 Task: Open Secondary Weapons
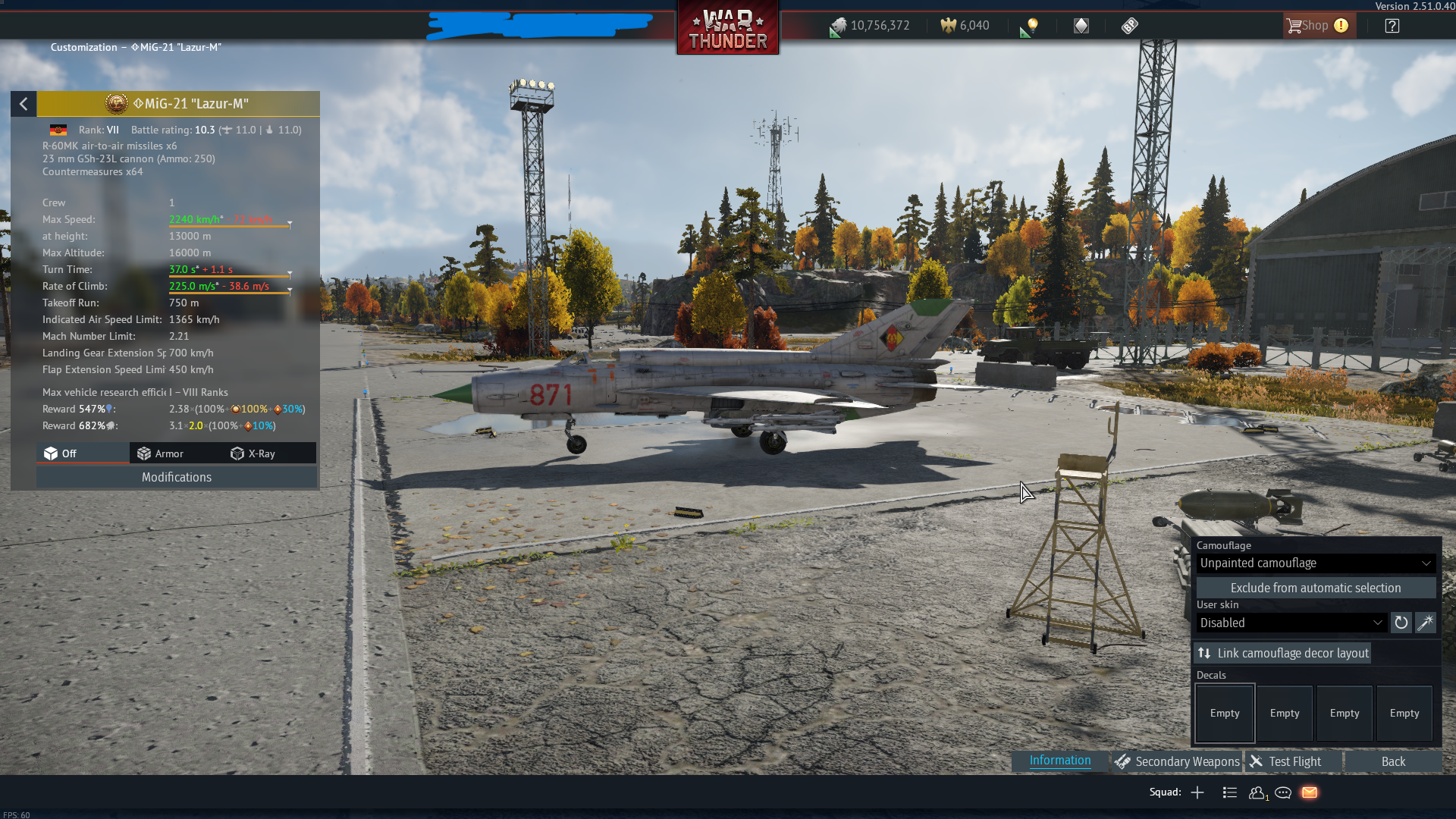point(1177,761)
